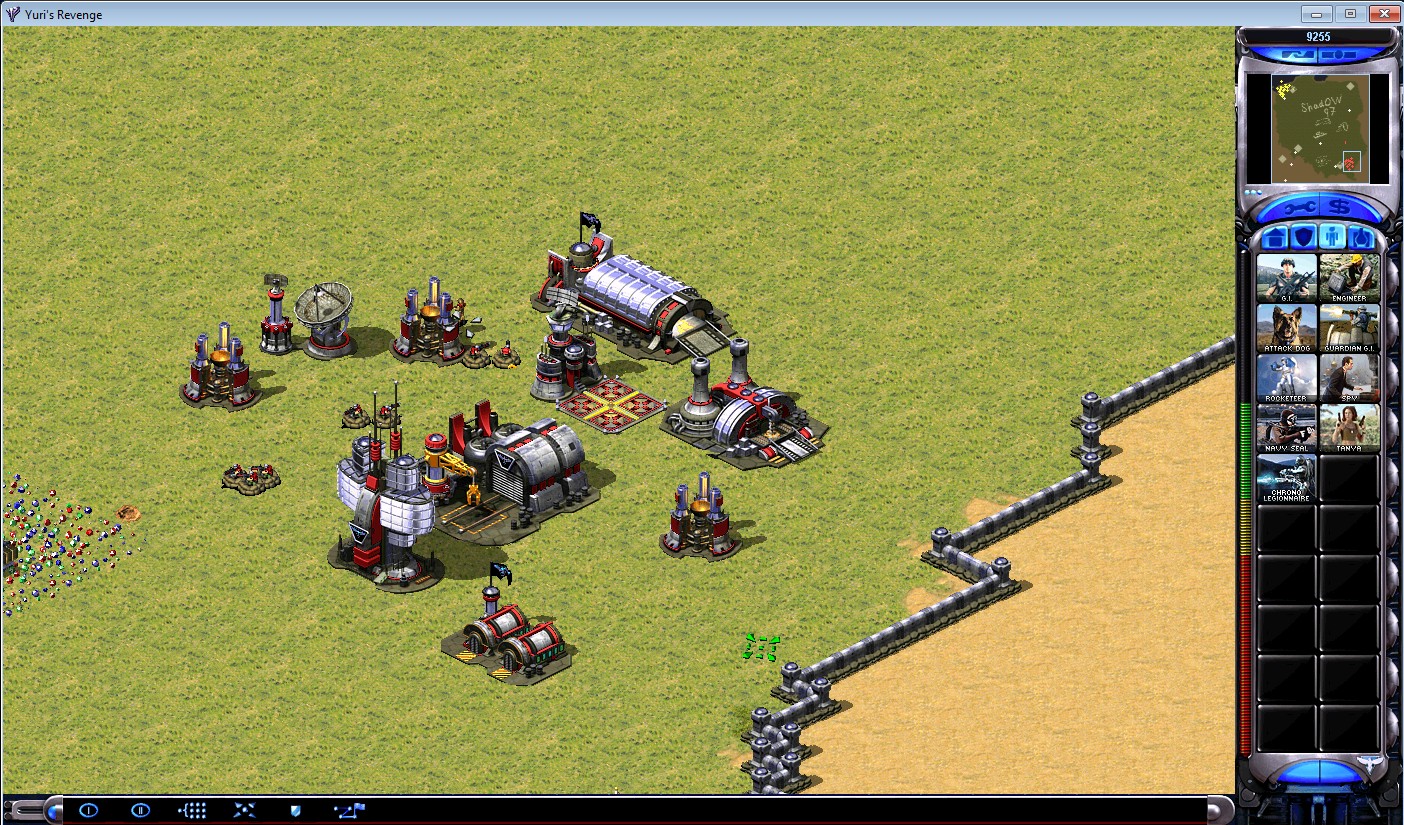This screenshot has width=1404, height=825.
Task: Toggle game pause with the II button
Action: click(x=140, y=809)
